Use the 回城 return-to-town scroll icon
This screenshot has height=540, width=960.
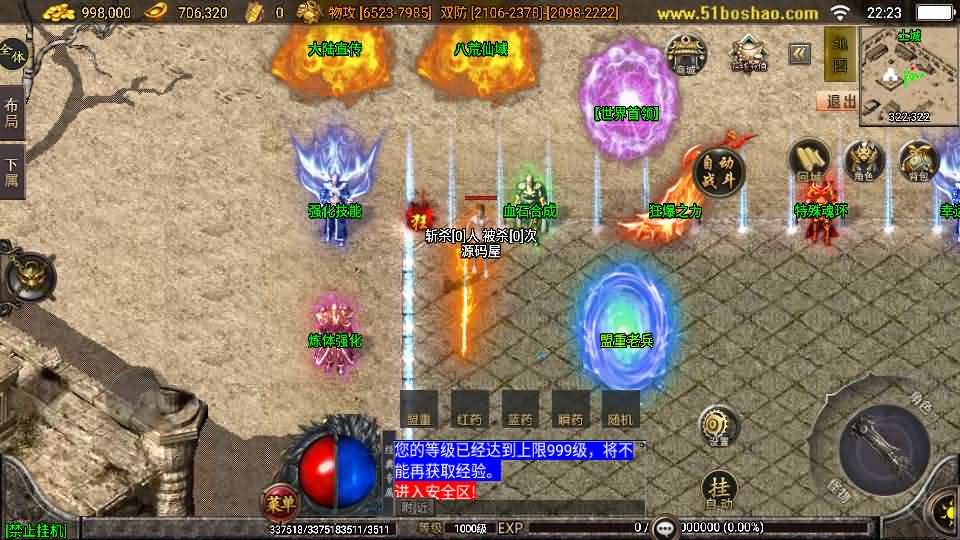[x=809, y=160]
